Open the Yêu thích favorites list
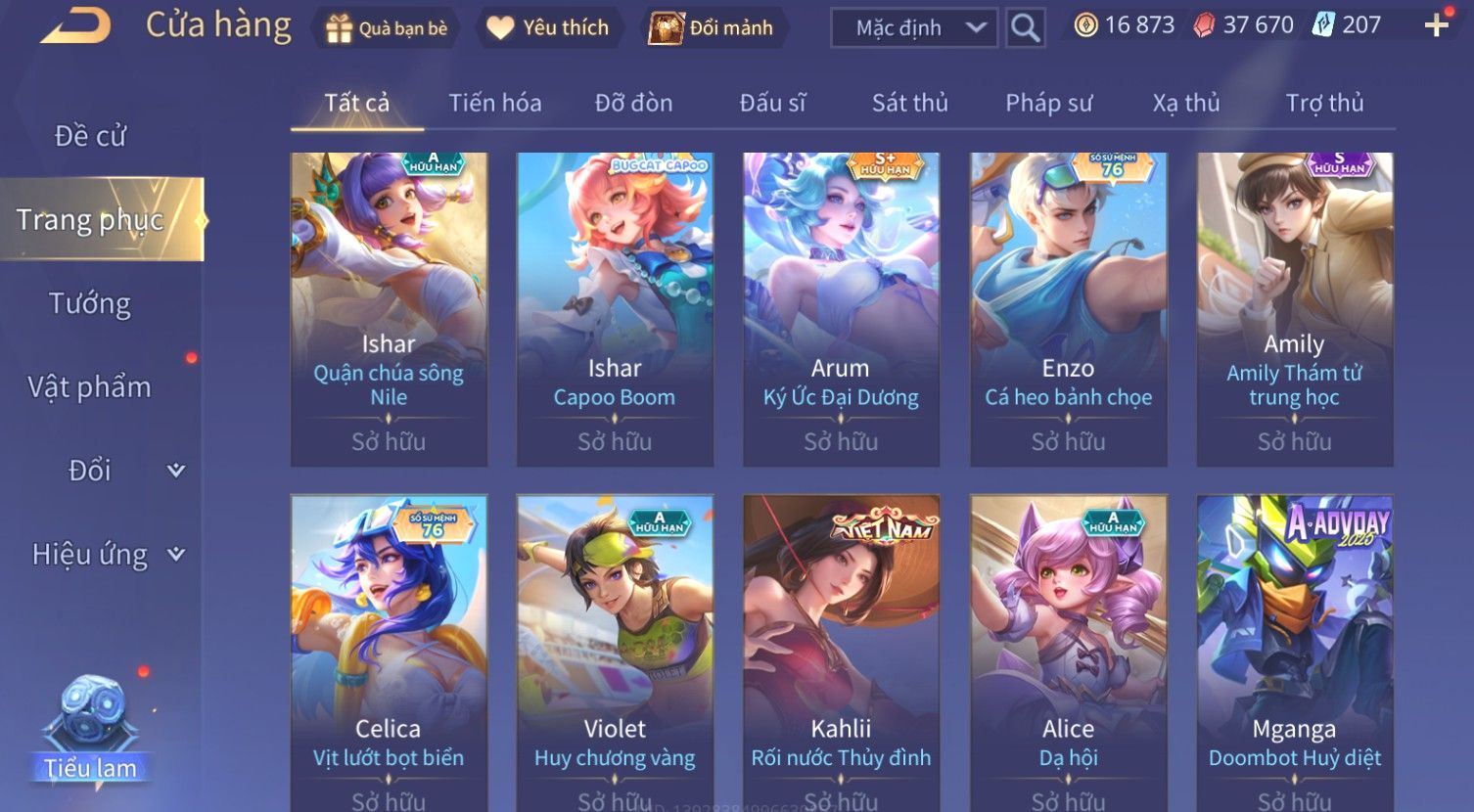The image size is (1474, 812). pos(548,28)
